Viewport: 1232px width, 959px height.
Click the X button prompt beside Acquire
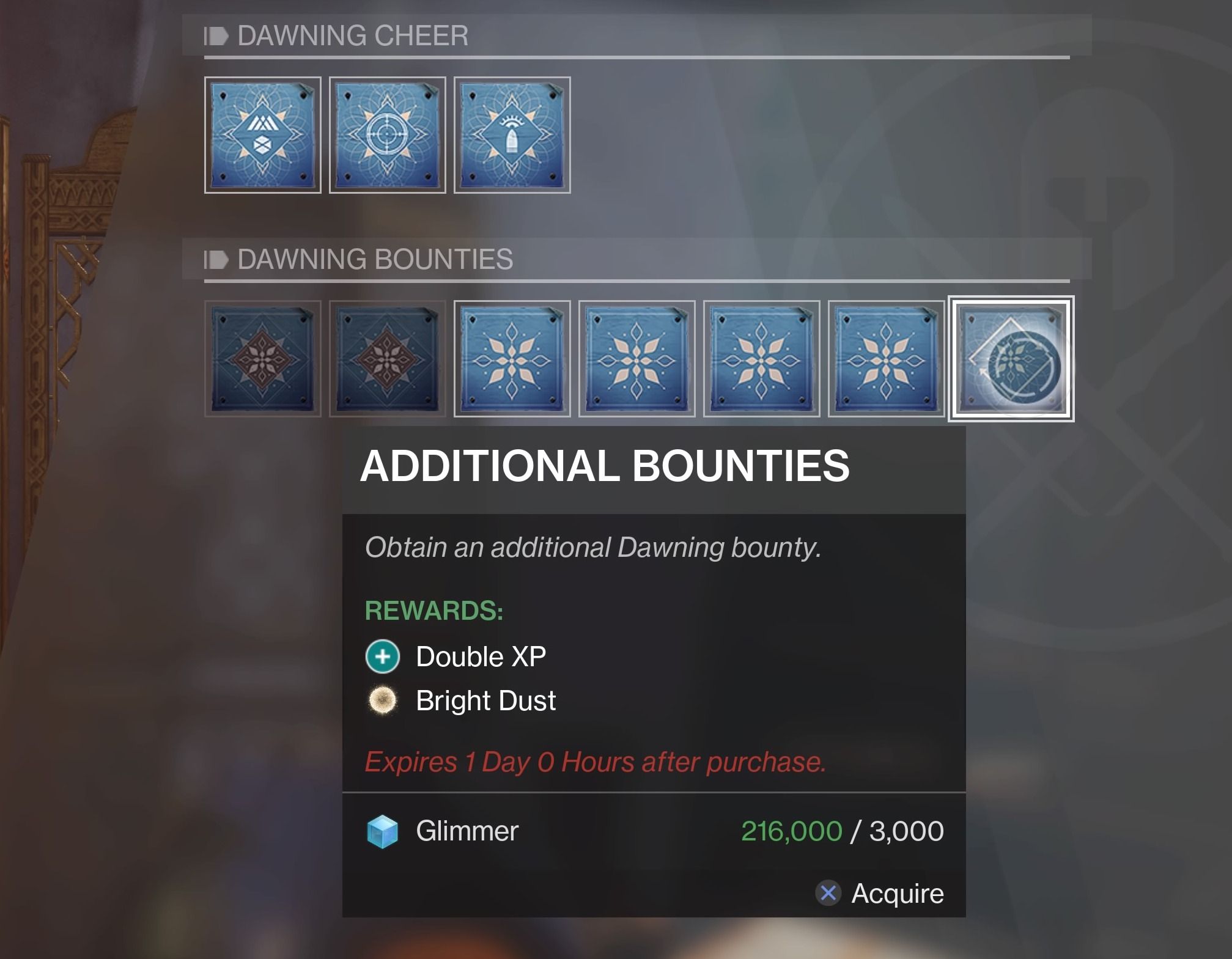(828, 893)
